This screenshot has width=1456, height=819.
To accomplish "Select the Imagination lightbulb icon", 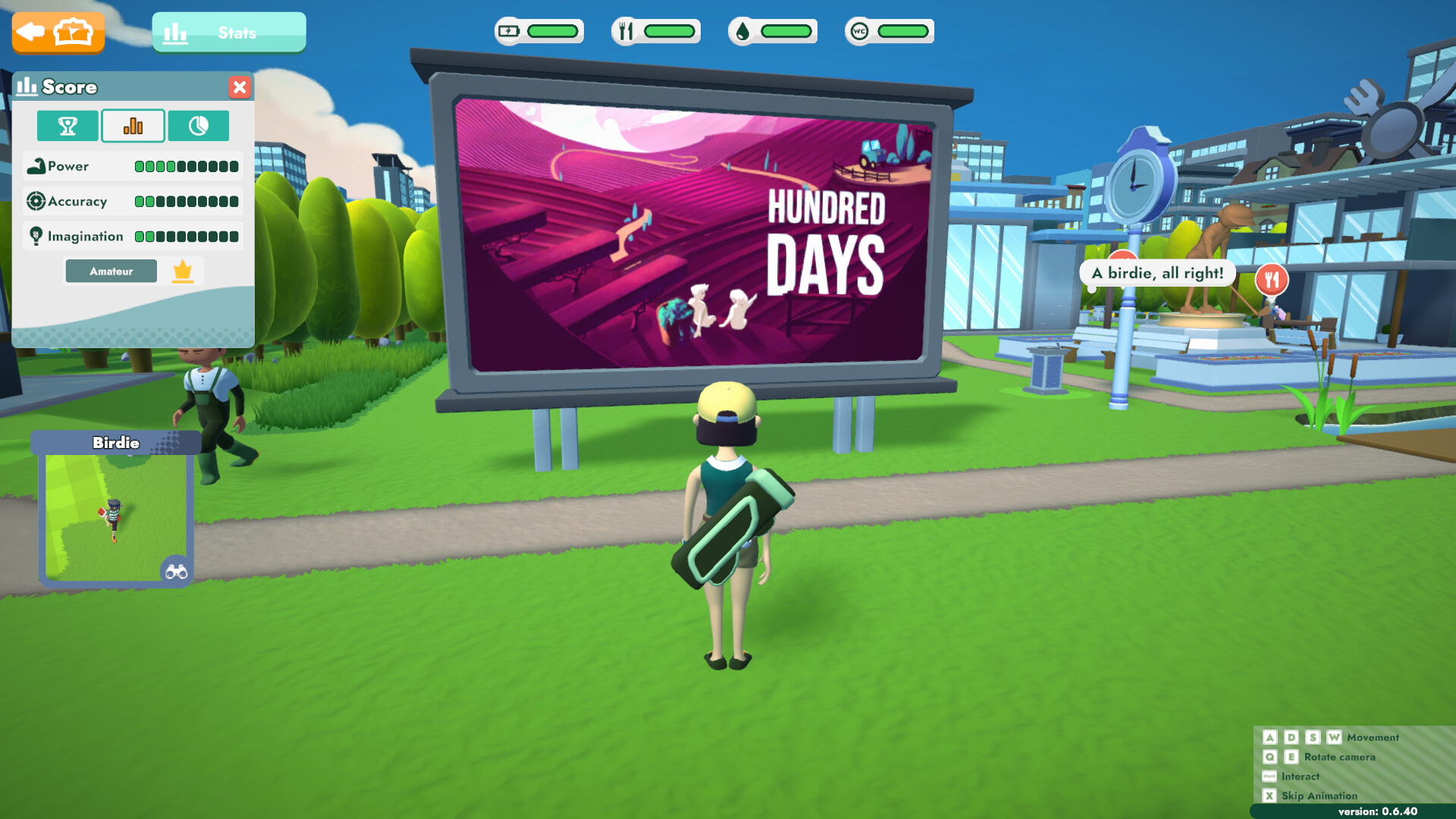I will (36, 236).
